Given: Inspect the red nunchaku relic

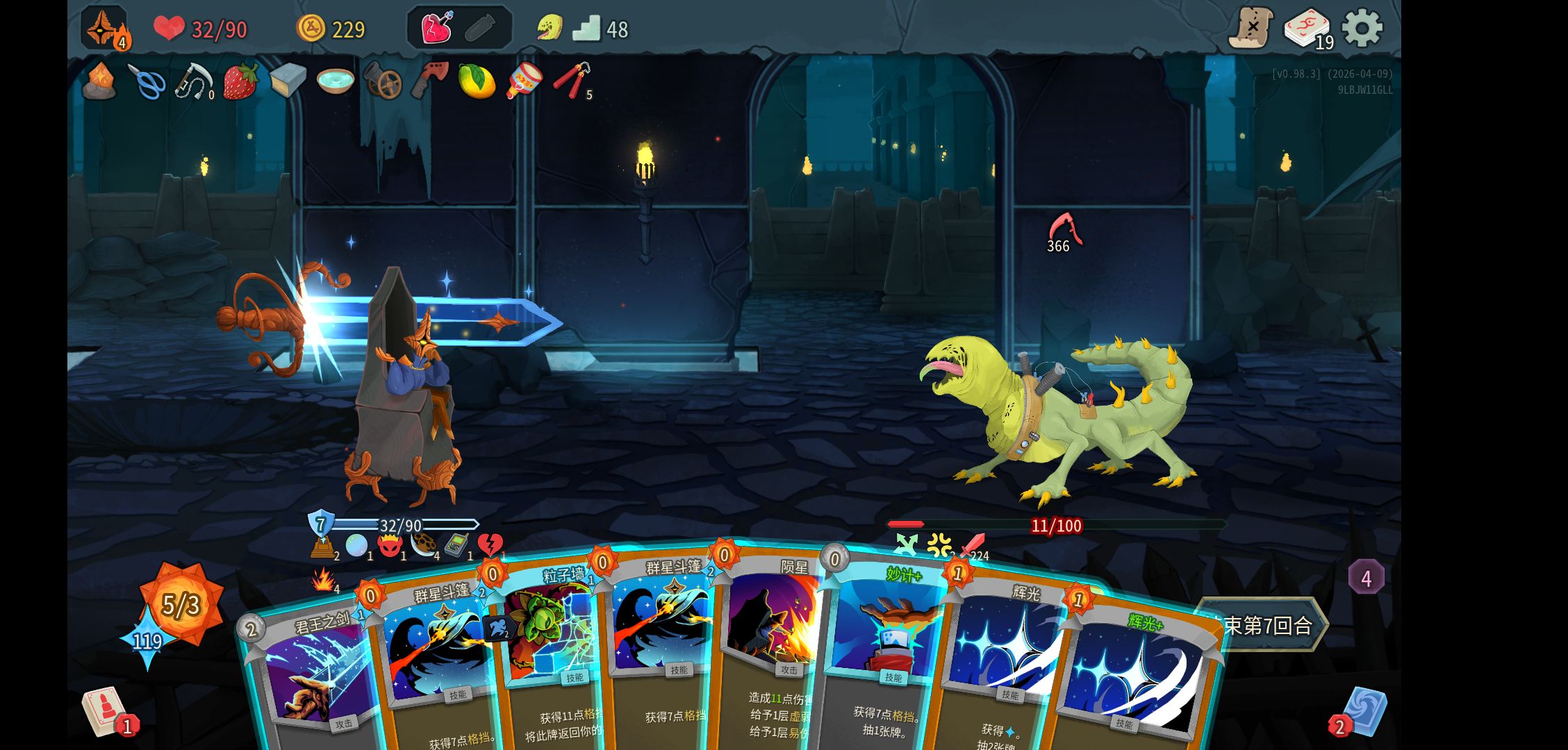Looking at the screenshot, I should point(572,80).
